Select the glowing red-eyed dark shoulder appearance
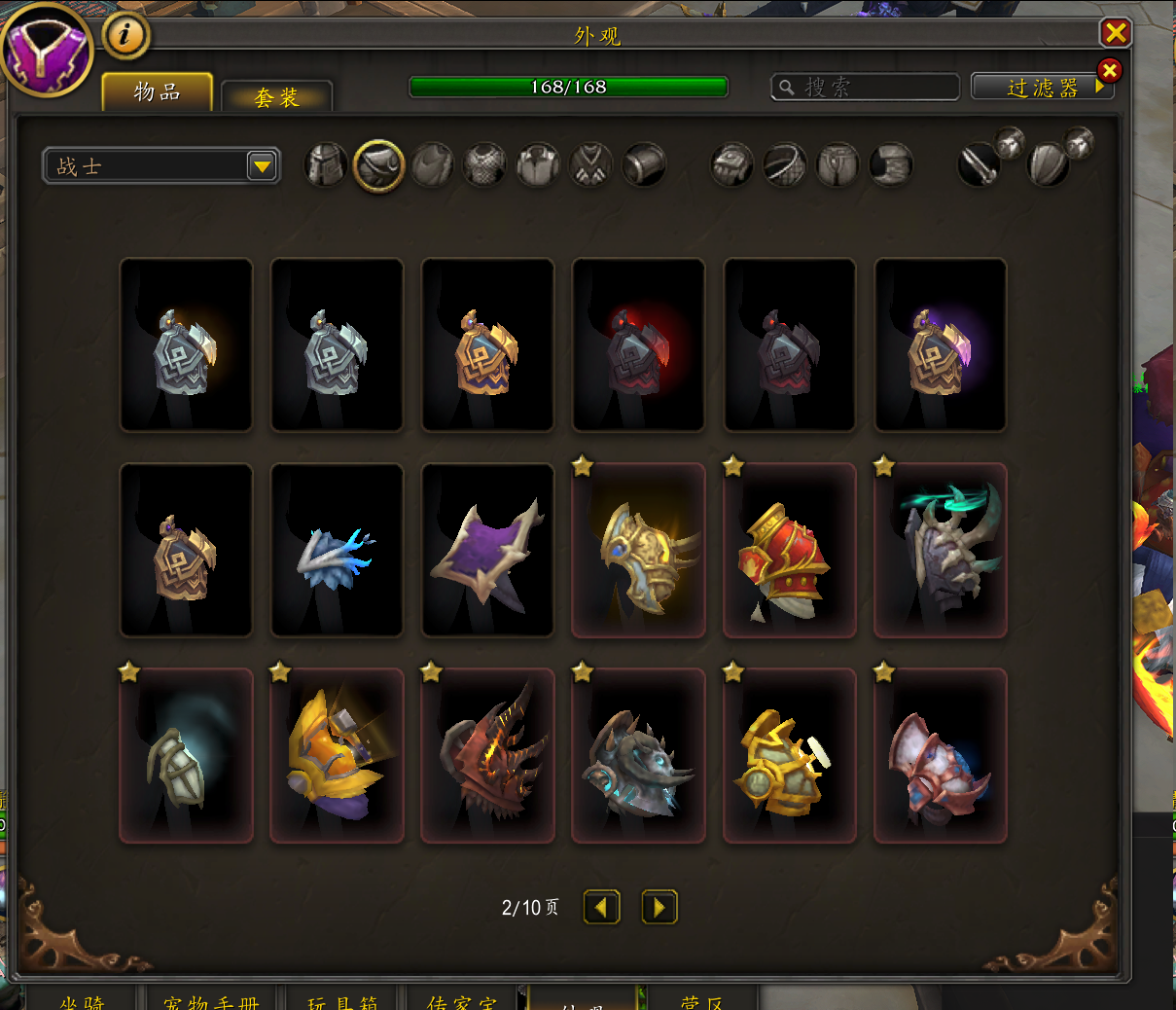 (638, 344)
